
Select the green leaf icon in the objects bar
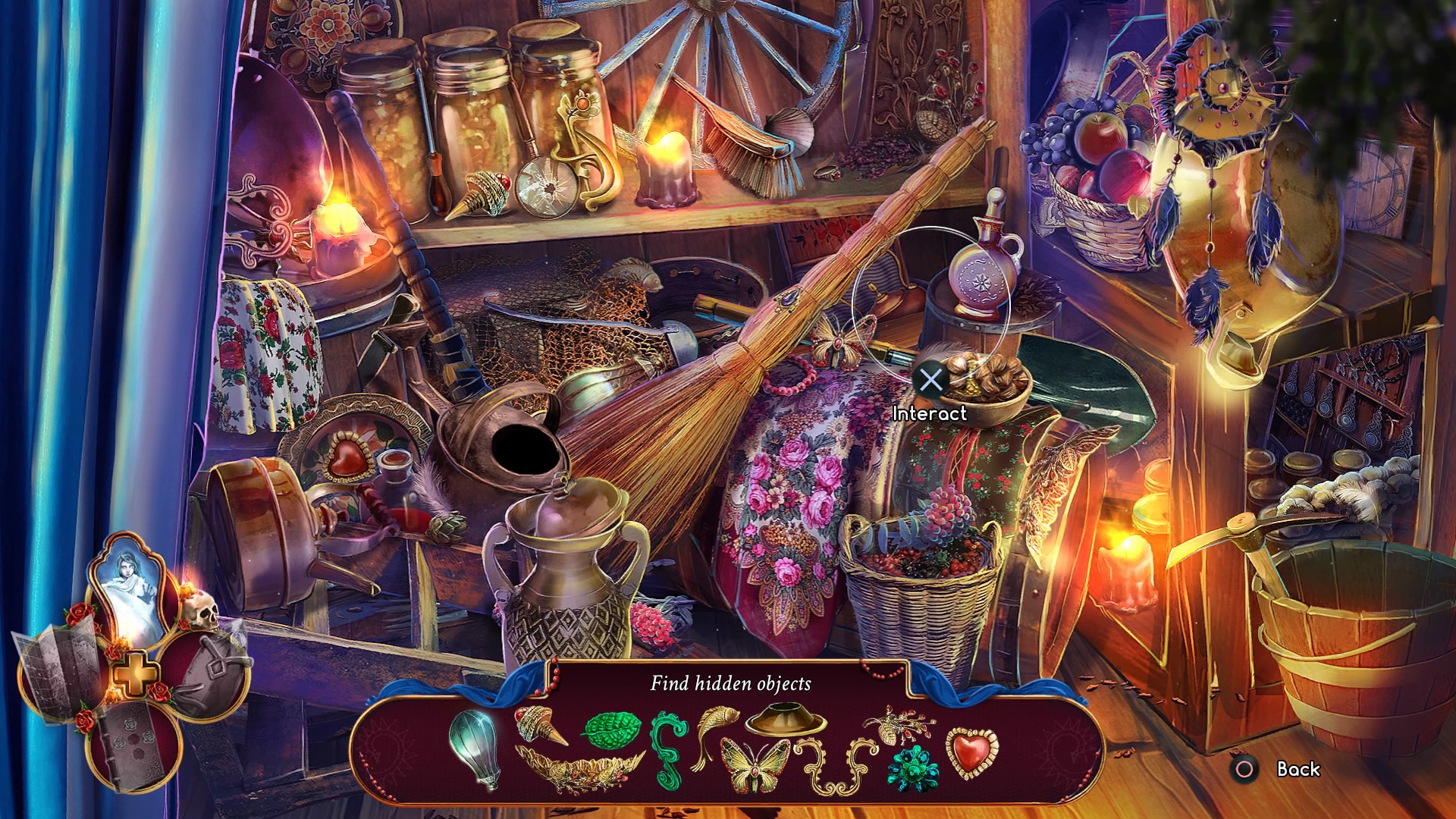(x=611, y=730)
